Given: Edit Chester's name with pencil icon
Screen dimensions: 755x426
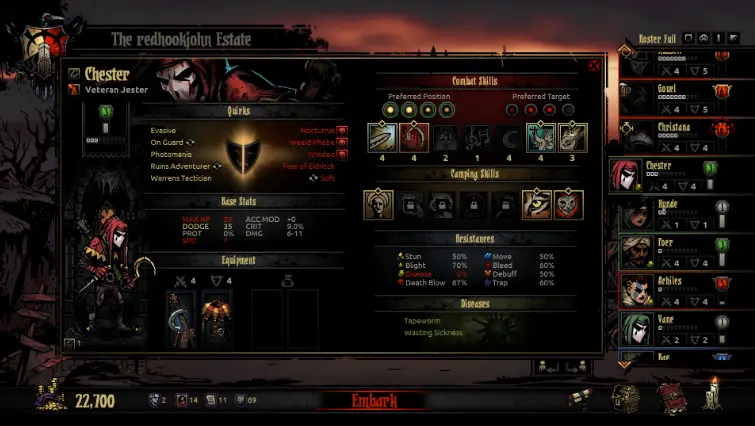Looking at the screenshot, I should (73, 73).
